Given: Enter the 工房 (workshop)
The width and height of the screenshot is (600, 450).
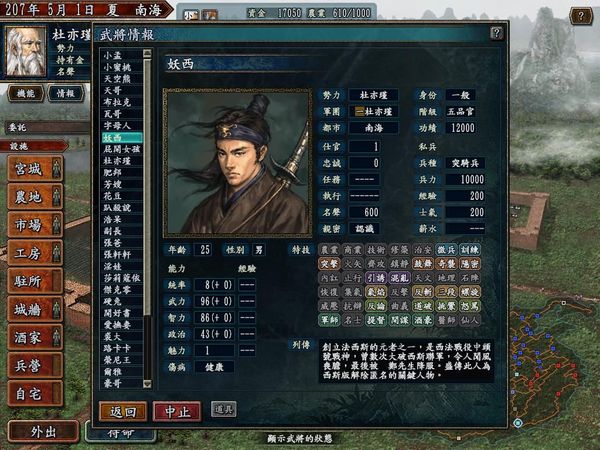Looking at the screenshot, I should coord(33,252).
